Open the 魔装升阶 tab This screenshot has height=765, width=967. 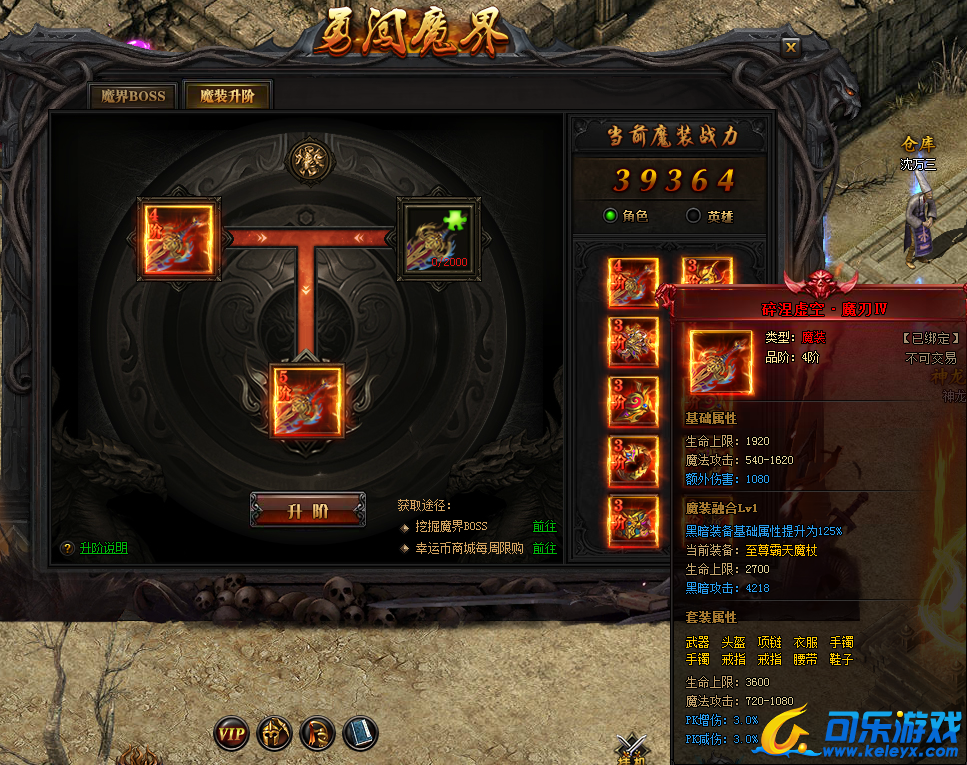point(227,97)
